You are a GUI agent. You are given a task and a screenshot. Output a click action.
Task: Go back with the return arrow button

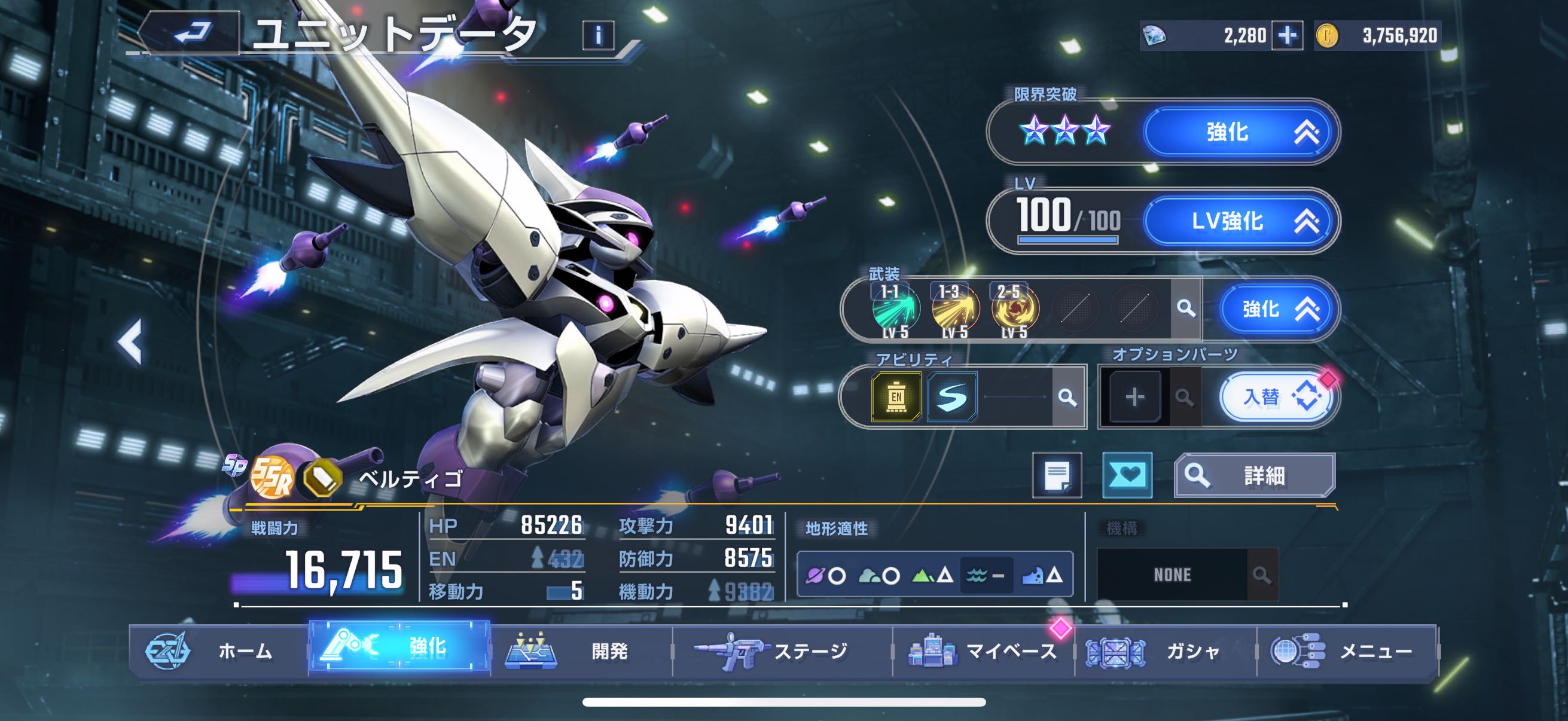point(193,33)
